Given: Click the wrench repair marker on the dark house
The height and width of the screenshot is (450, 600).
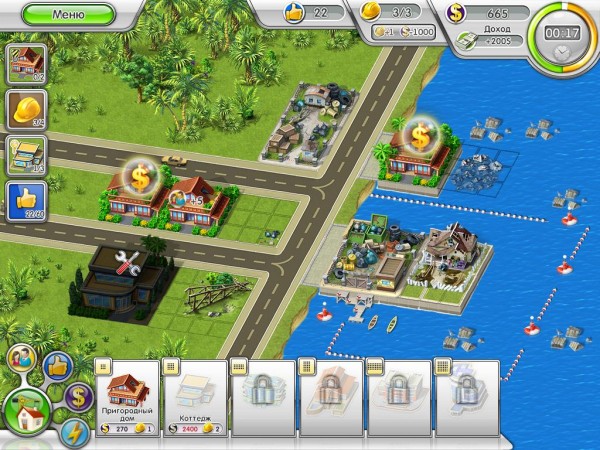Looking at the screenshot, I should pyautogui.click(x=128, y=264).
